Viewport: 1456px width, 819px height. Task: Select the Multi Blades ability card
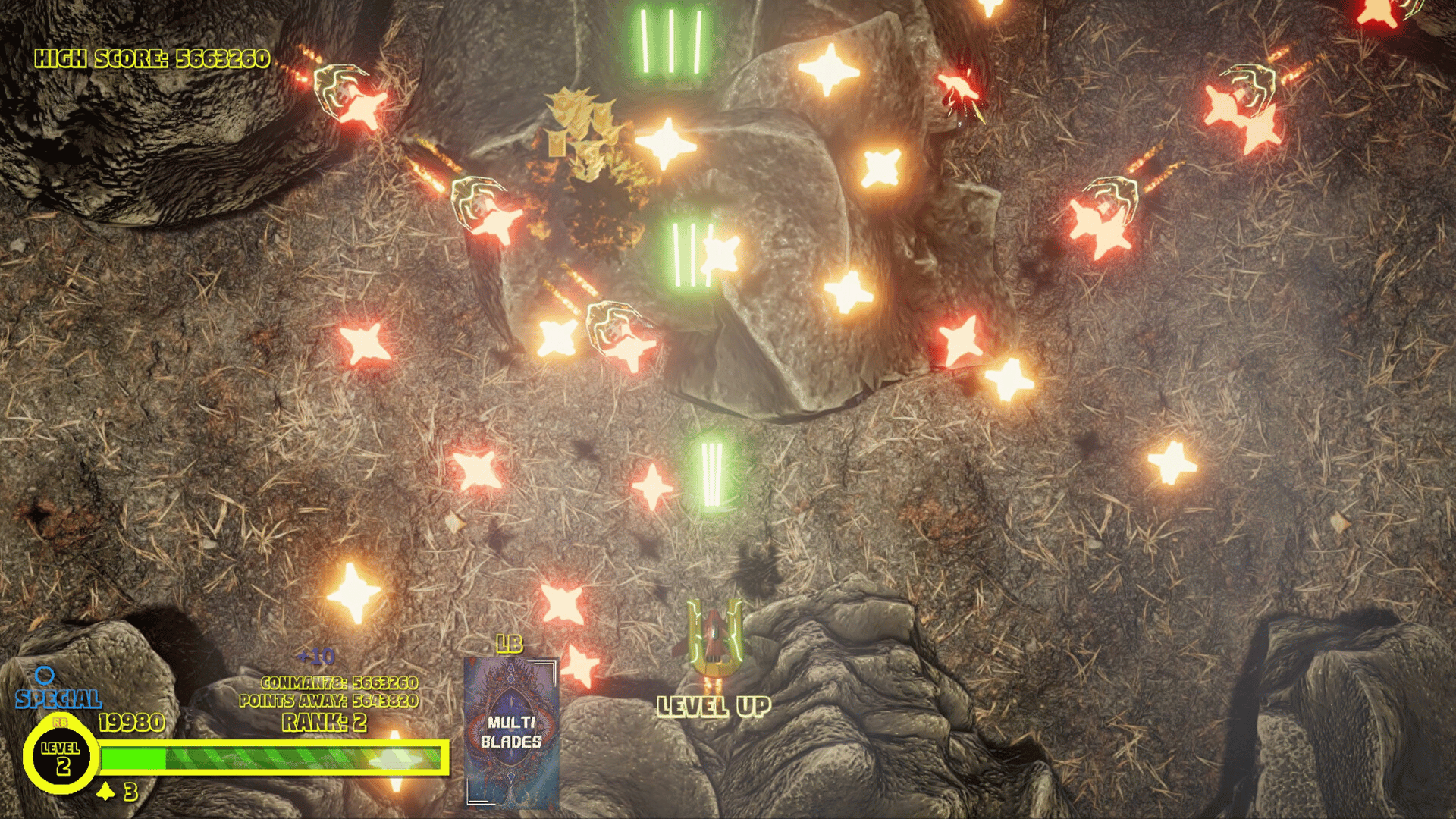pyautogui.click(x=512, y=731)
